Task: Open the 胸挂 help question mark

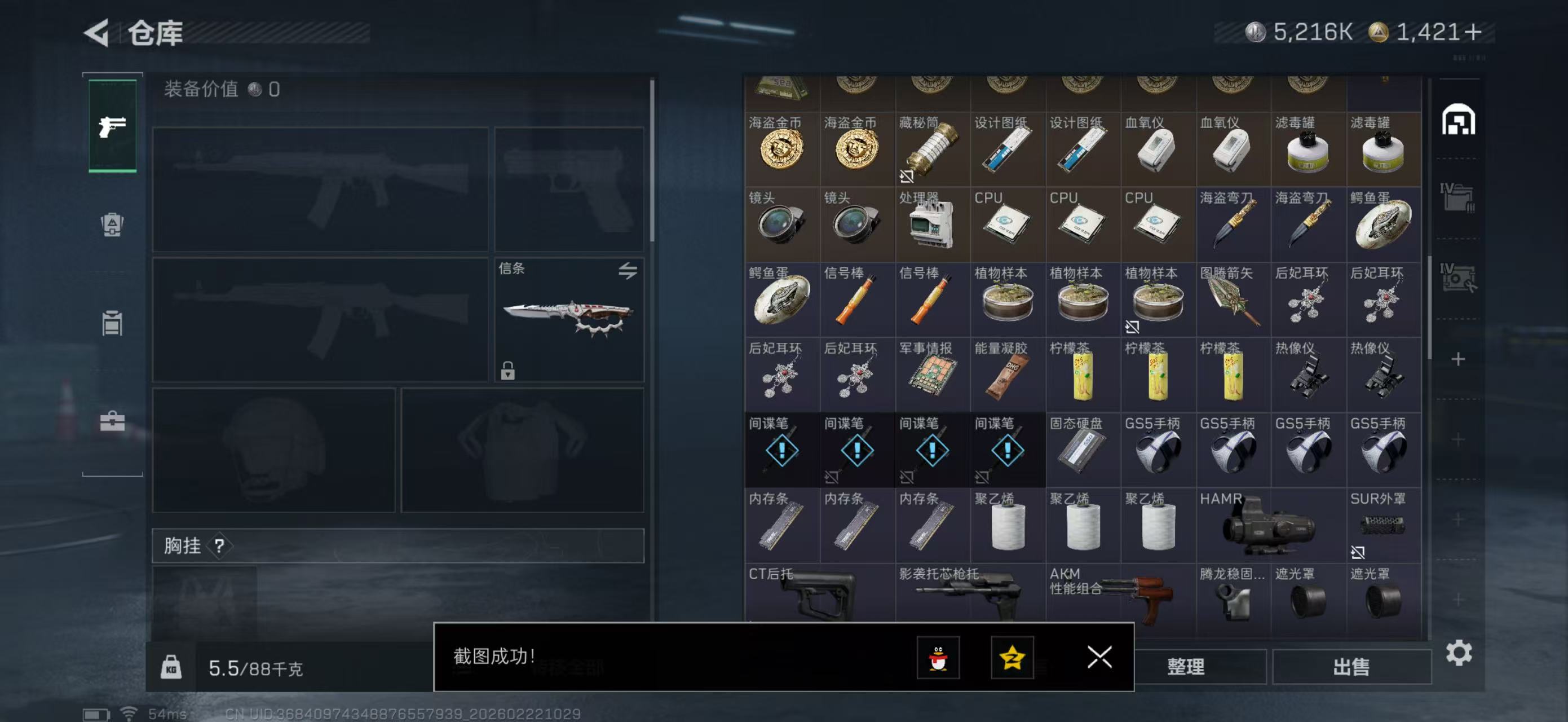Action: click(219, 546)
